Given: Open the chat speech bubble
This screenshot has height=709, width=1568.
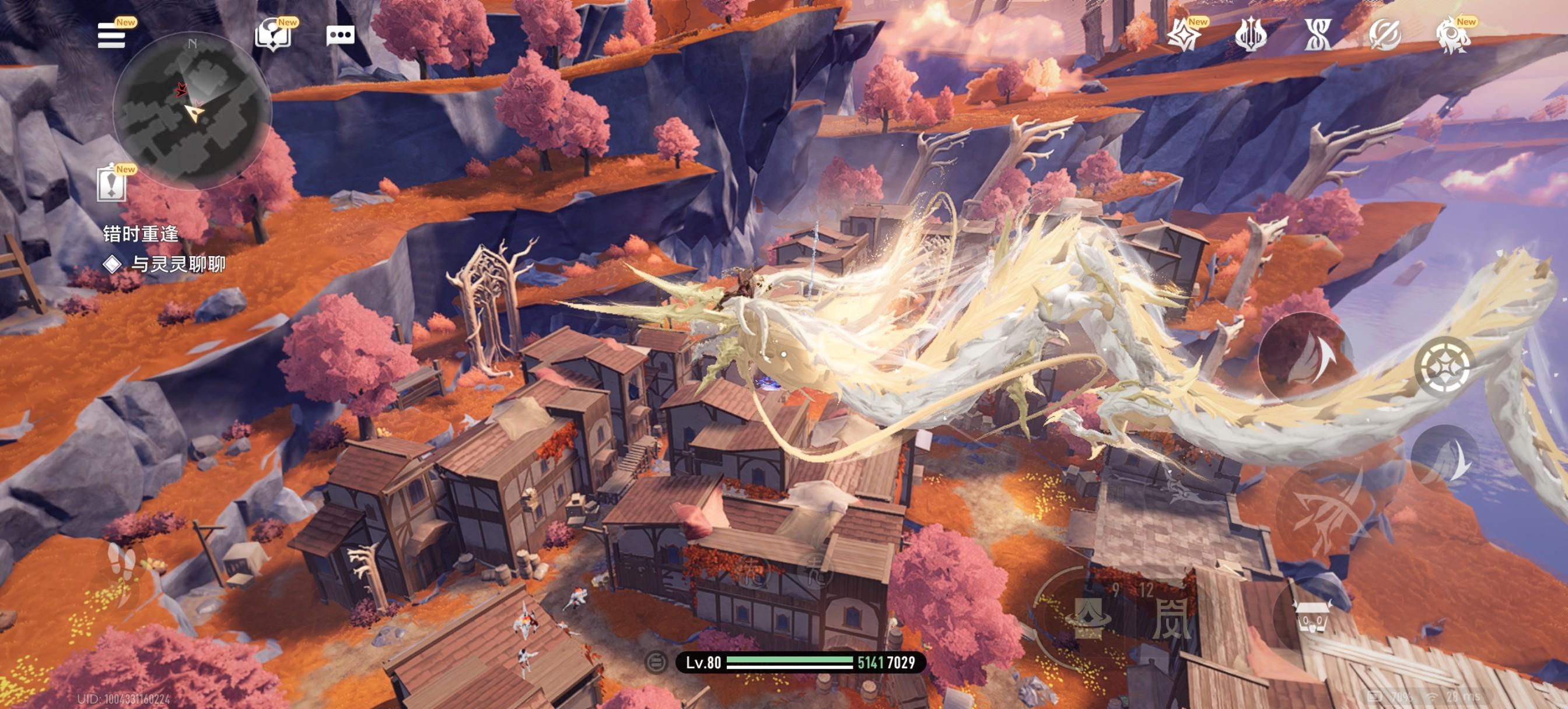Looking at the screenshot, I should tap(340, 36).
